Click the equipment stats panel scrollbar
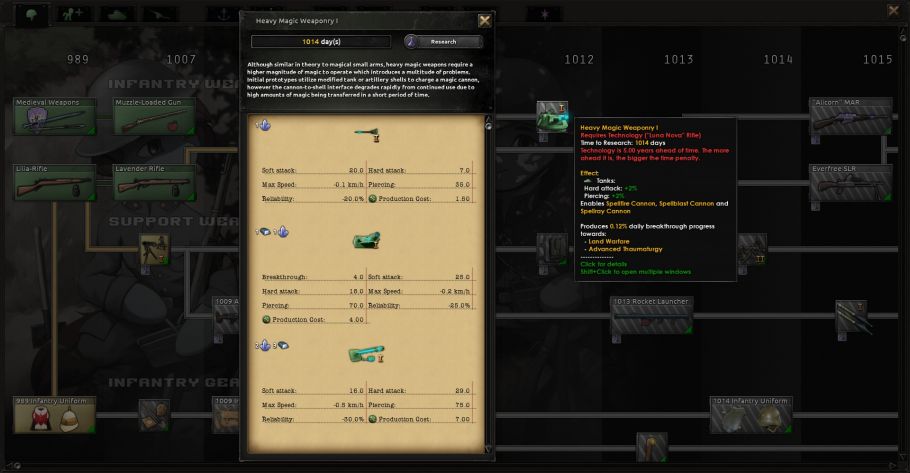Screen dimensions: 910x473 click(x=488, y=280)
